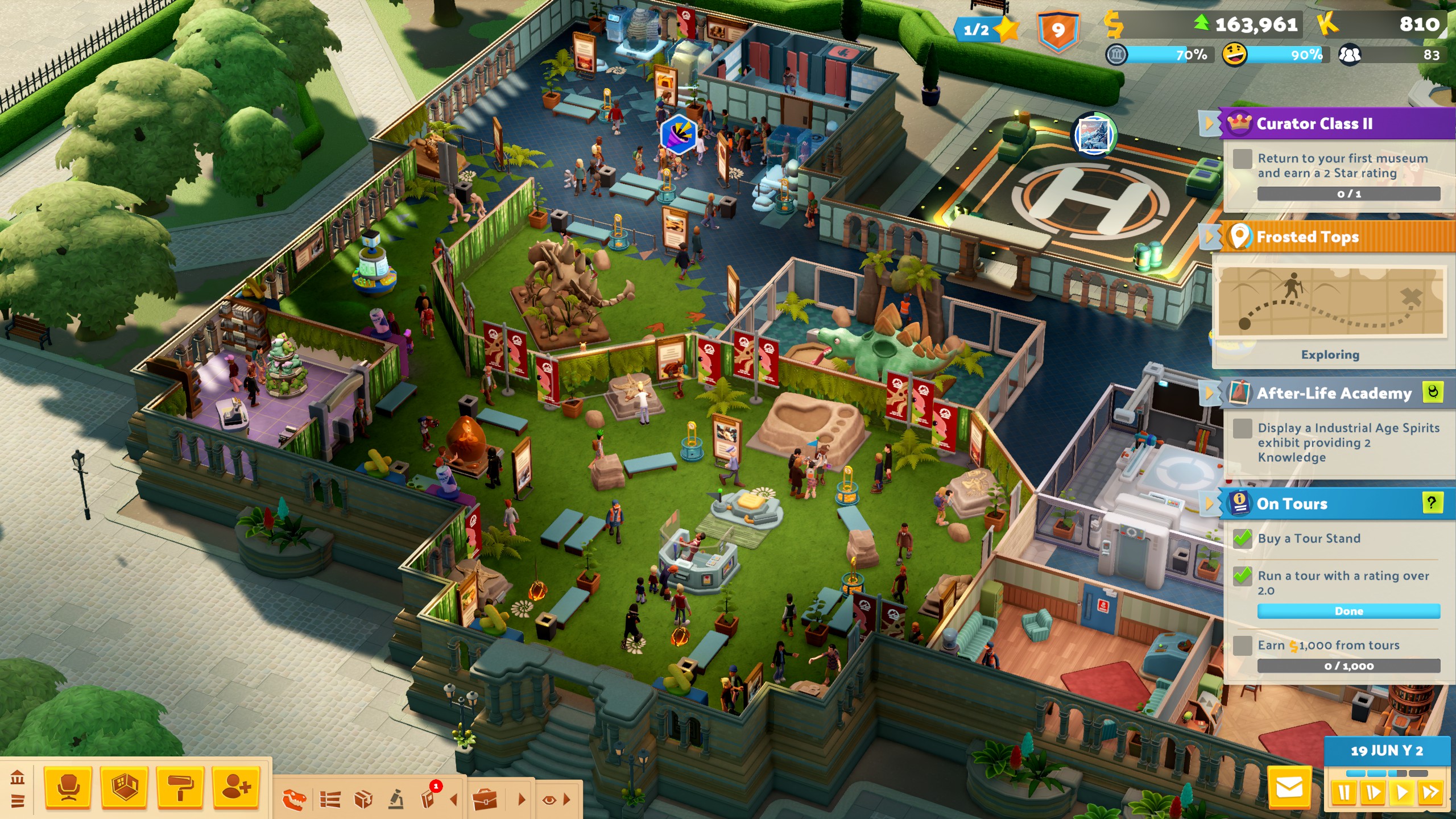Screen dimensions: 1456x819
Task: Open the microscope analysis button
Action: 396,800
